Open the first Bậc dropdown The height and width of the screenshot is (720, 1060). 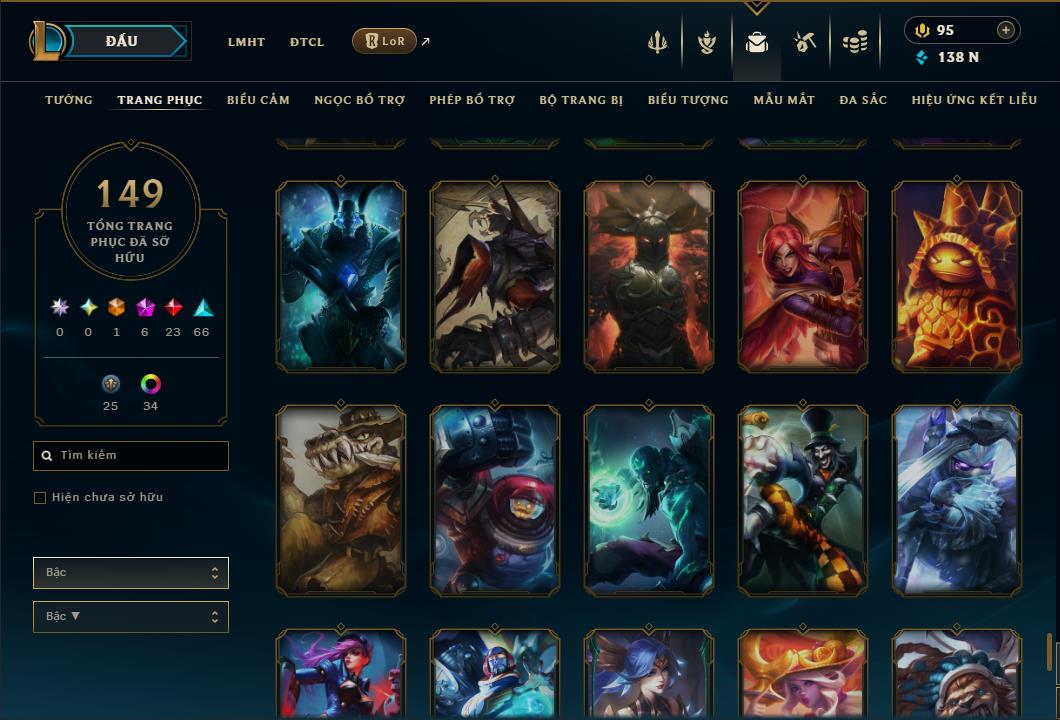pos(131,573)
